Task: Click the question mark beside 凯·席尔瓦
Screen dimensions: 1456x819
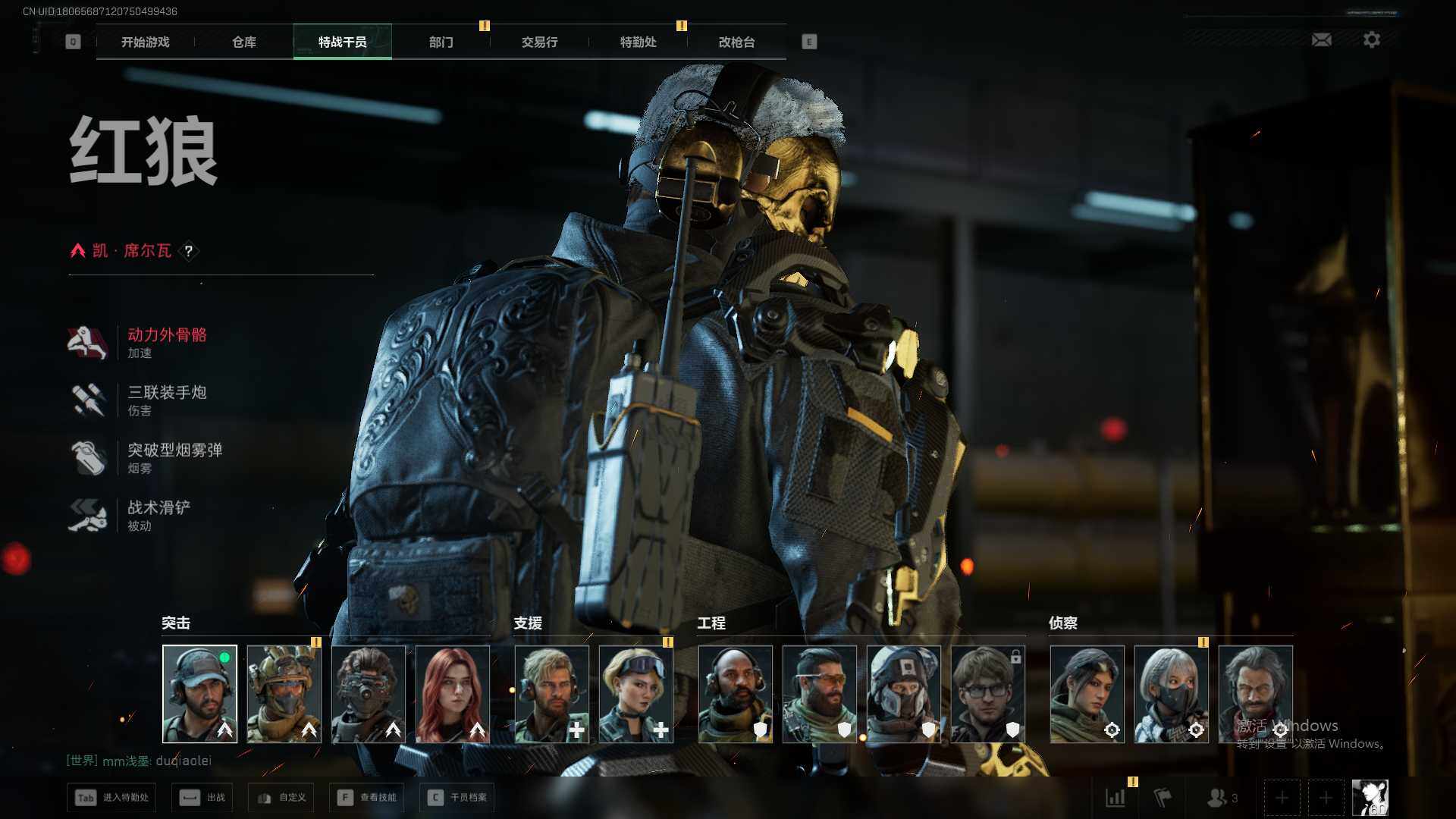Action: pyautogui.click(x=189, y=251)
